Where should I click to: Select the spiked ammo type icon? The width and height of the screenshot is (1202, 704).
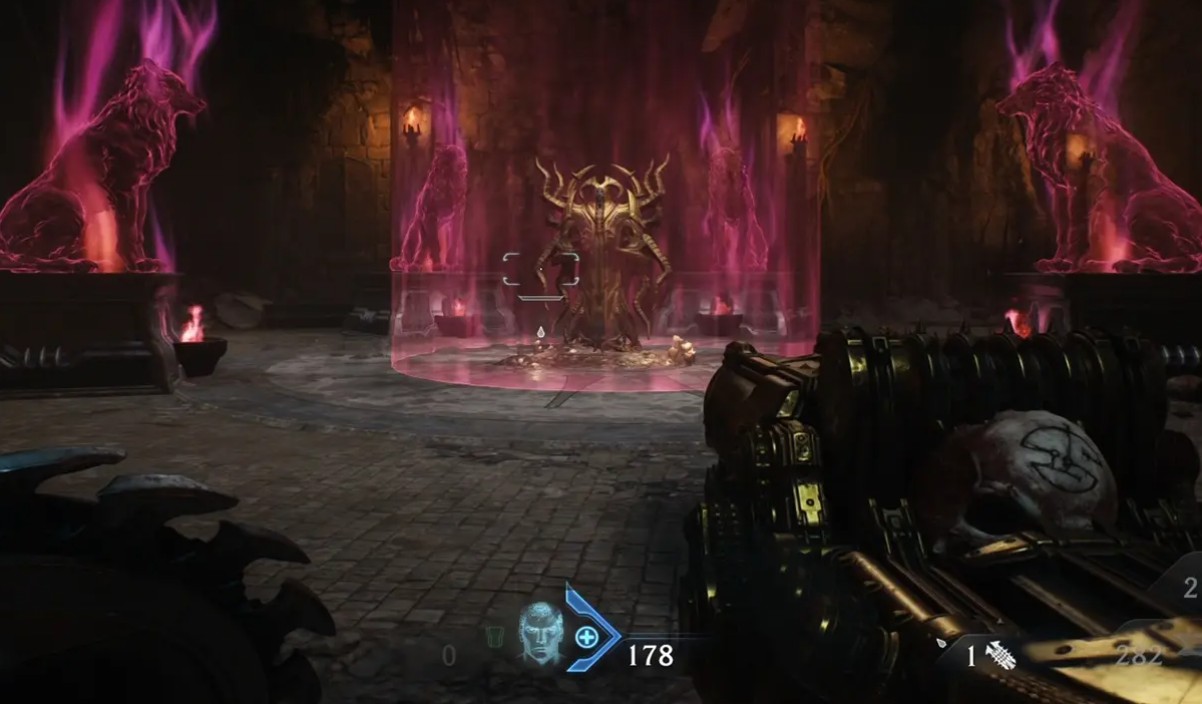[x=1000, y=656]
